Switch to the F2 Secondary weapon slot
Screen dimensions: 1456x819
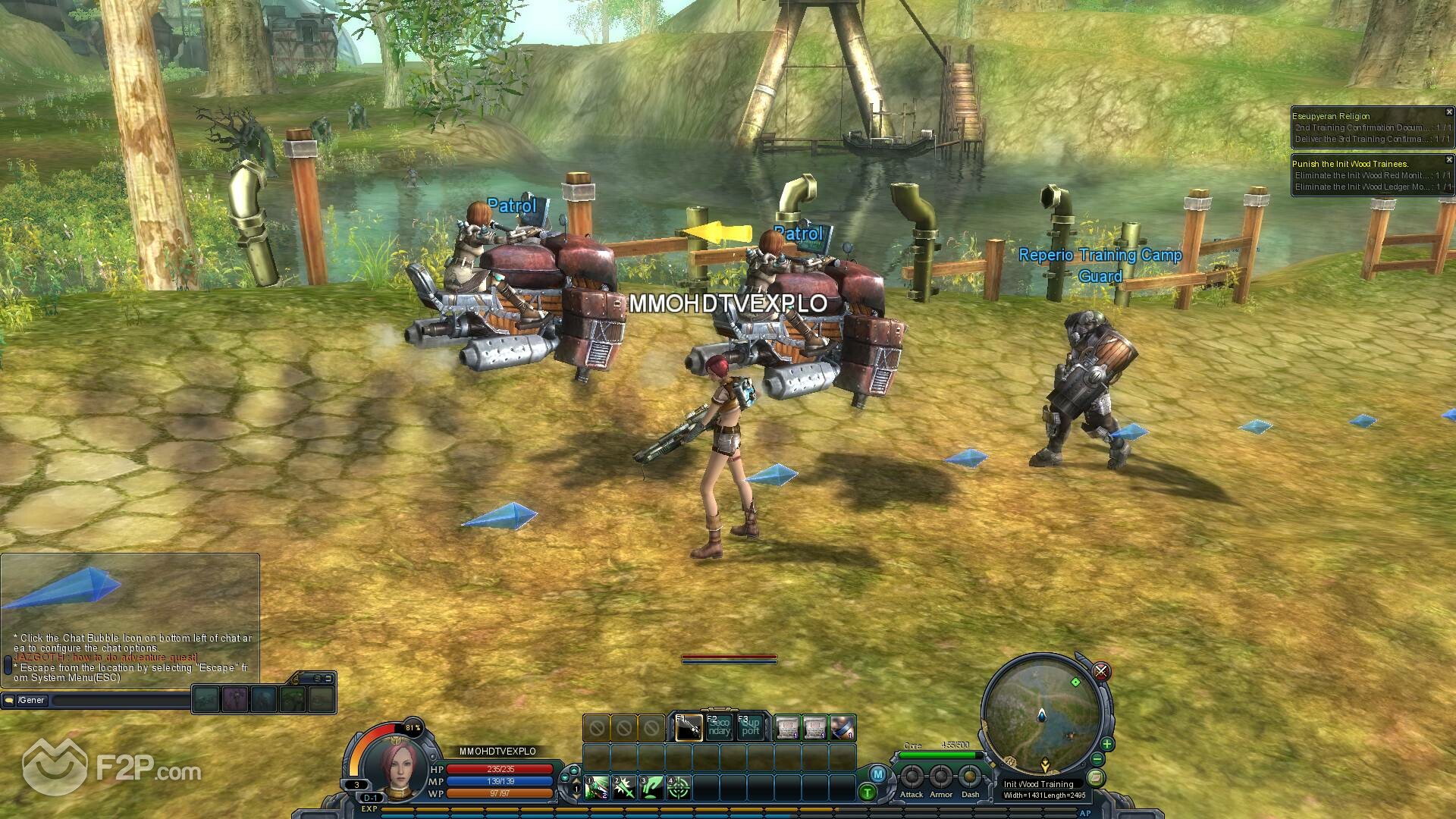(x=719, y=727)
